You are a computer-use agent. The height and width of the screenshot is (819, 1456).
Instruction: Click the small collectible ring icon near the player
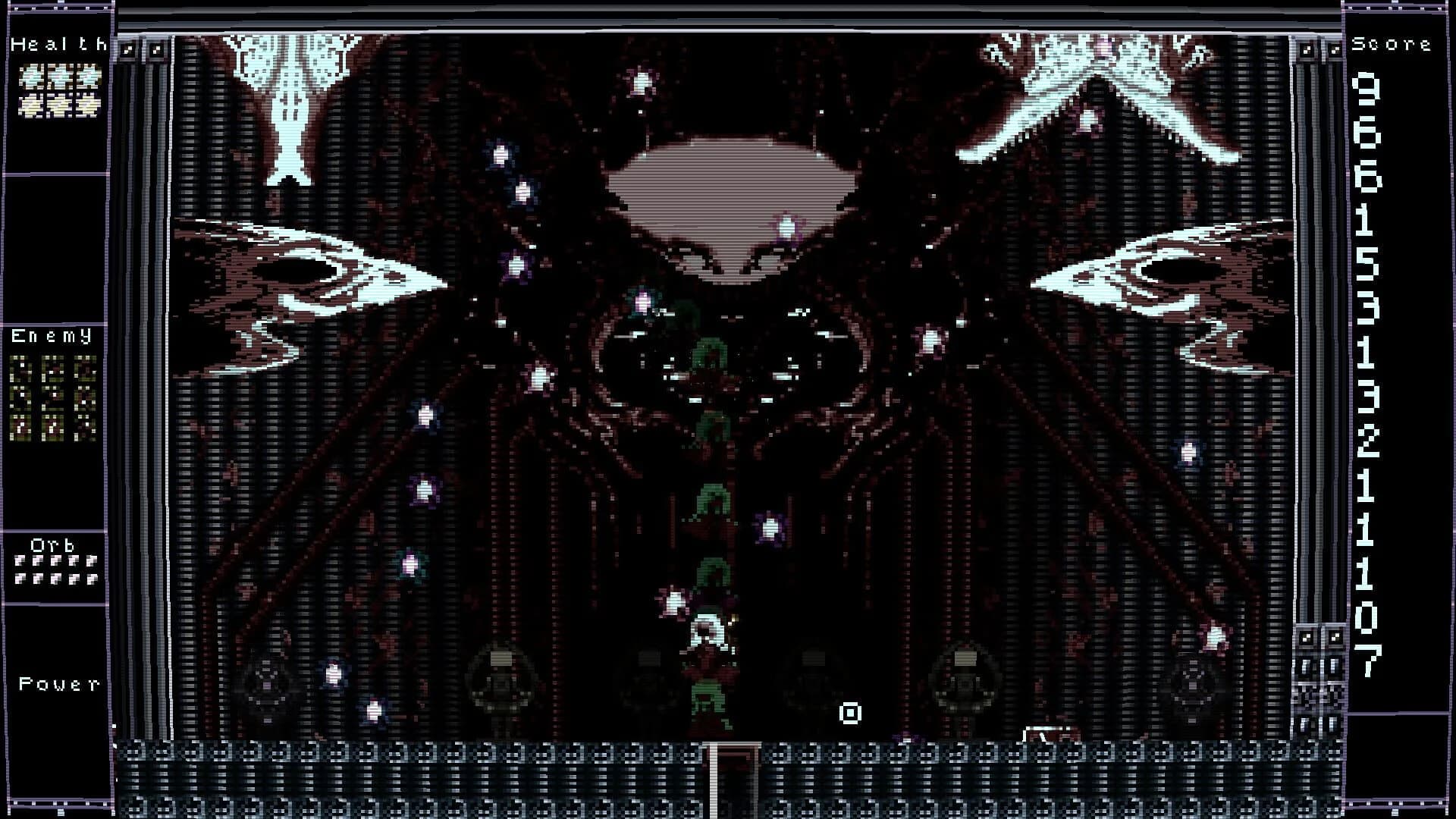click(x=852, y=713)
